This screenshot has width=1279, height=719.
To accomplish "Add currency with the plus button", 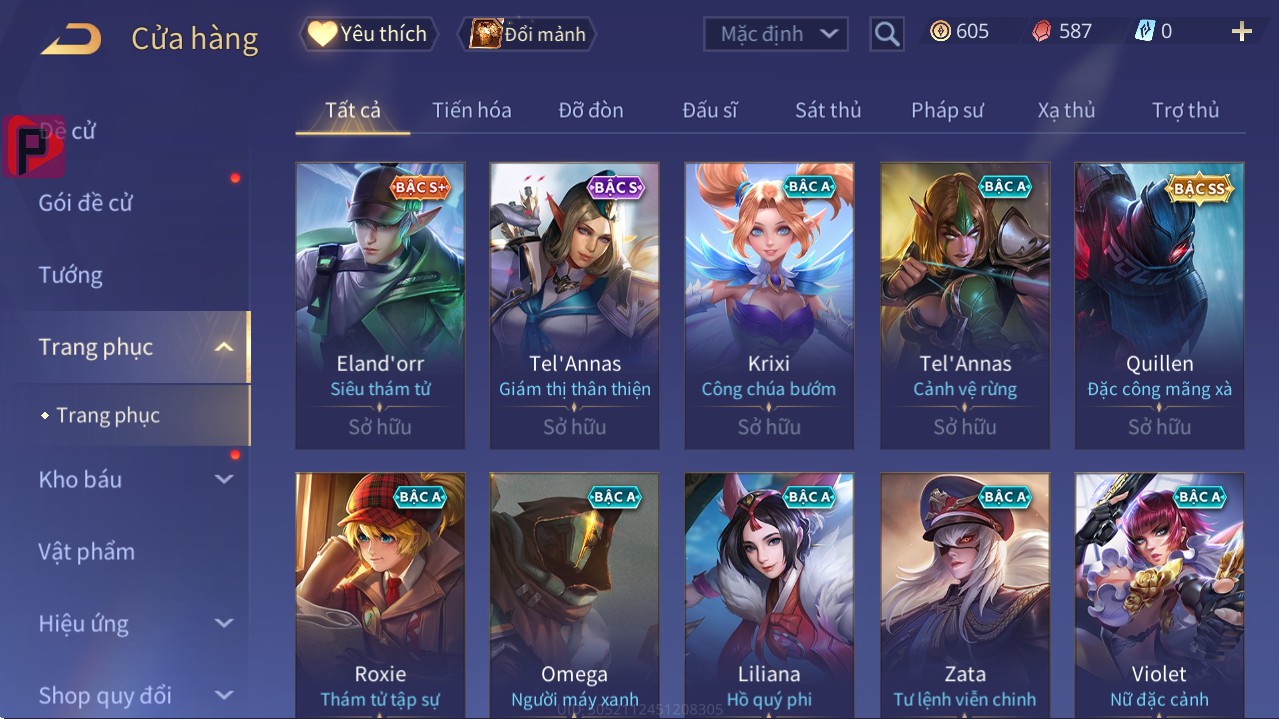I will tap(1241, 32).
